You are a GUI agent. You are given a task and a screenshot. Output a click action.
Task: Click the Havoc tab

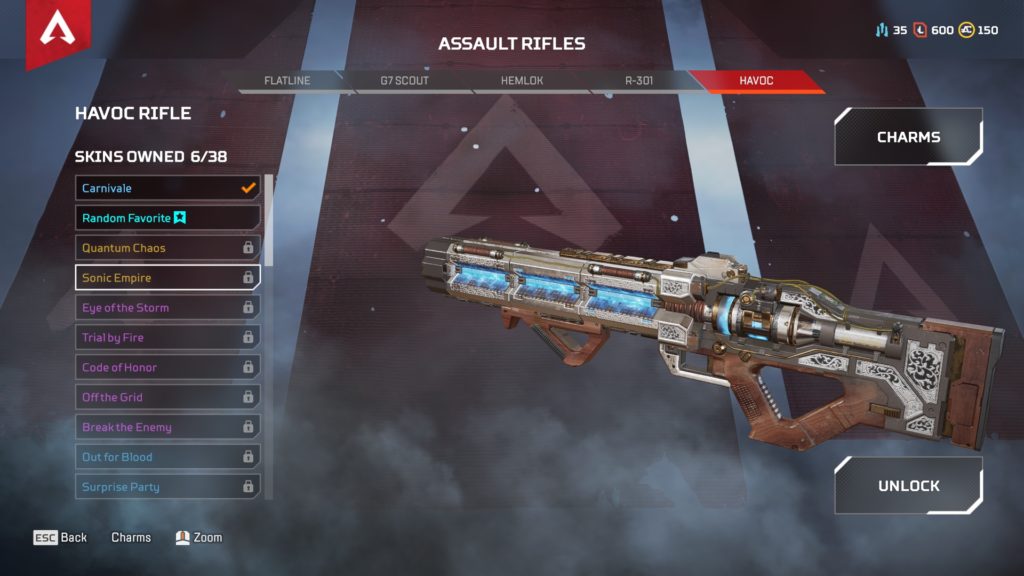click(x=756, y=80)
